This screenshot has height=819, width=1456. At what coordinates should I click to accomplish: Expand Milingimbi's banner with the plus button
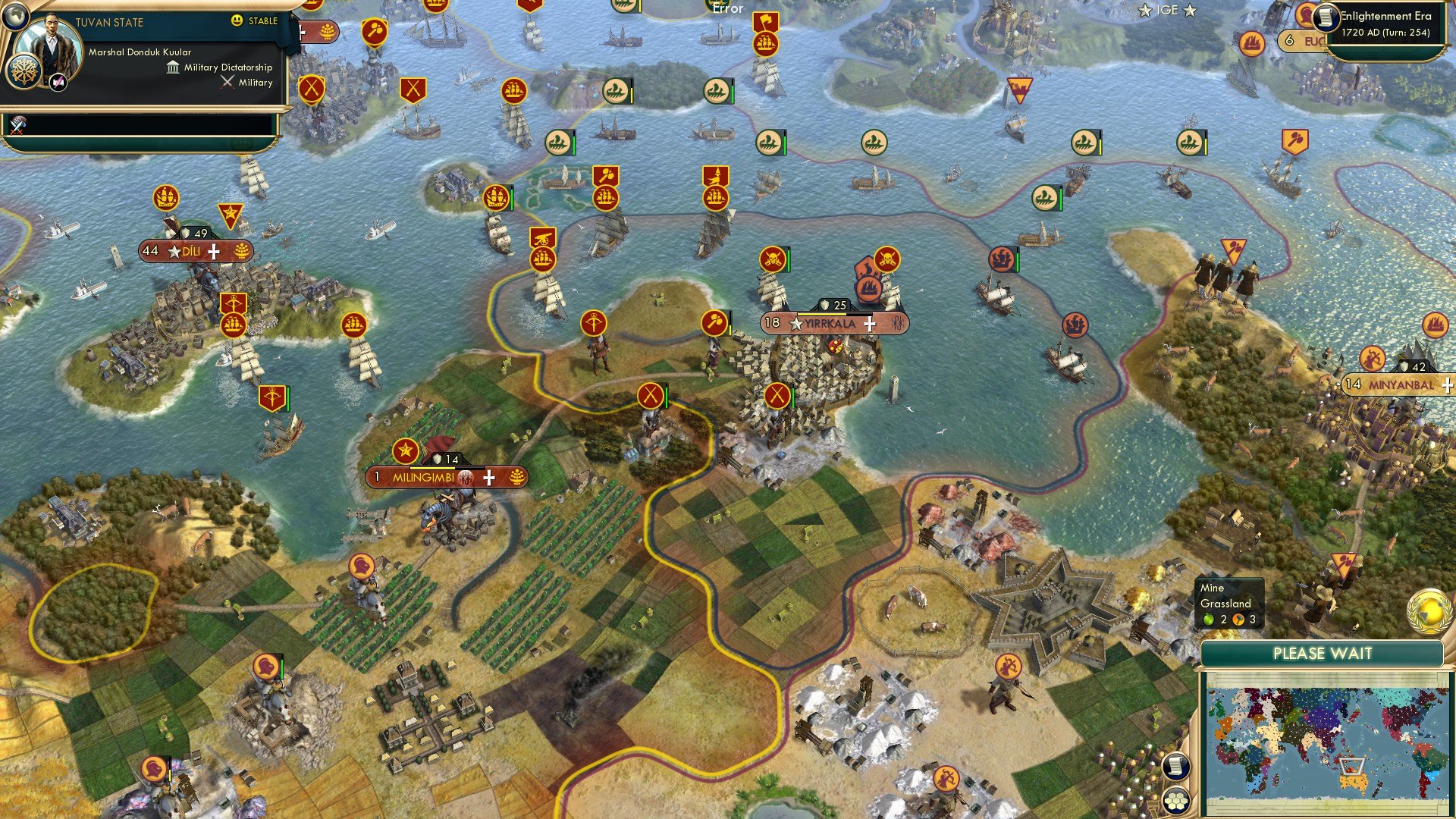pos(490,478)
